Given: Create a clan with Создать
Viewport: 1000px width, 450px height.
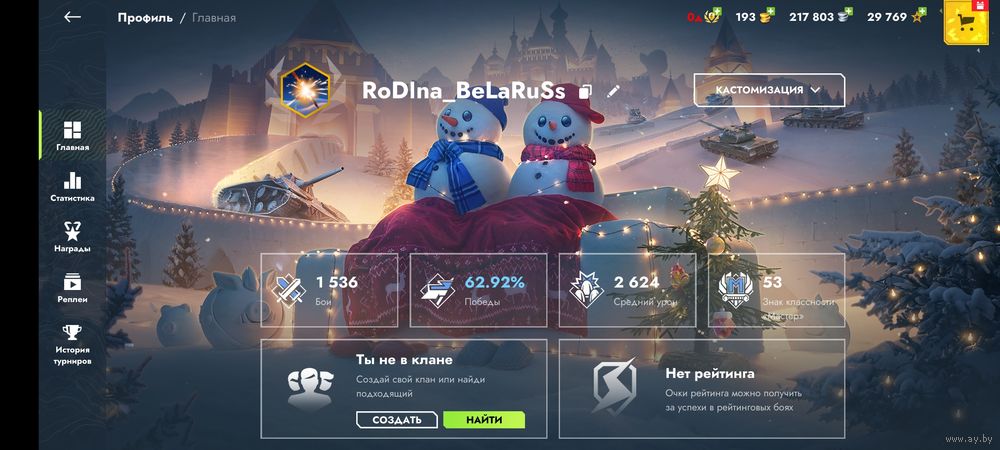Looking at the screenshot, I should point(397,420).
